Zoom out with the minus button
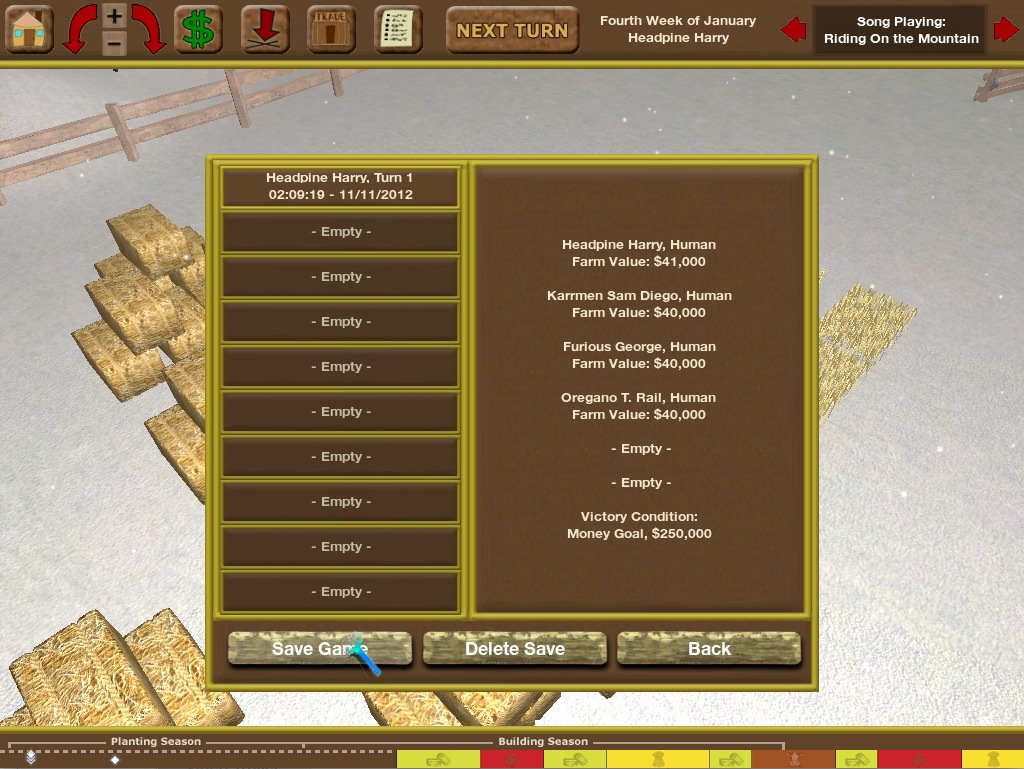Viewport: 1024px width, 769px height. coord(114,43)
